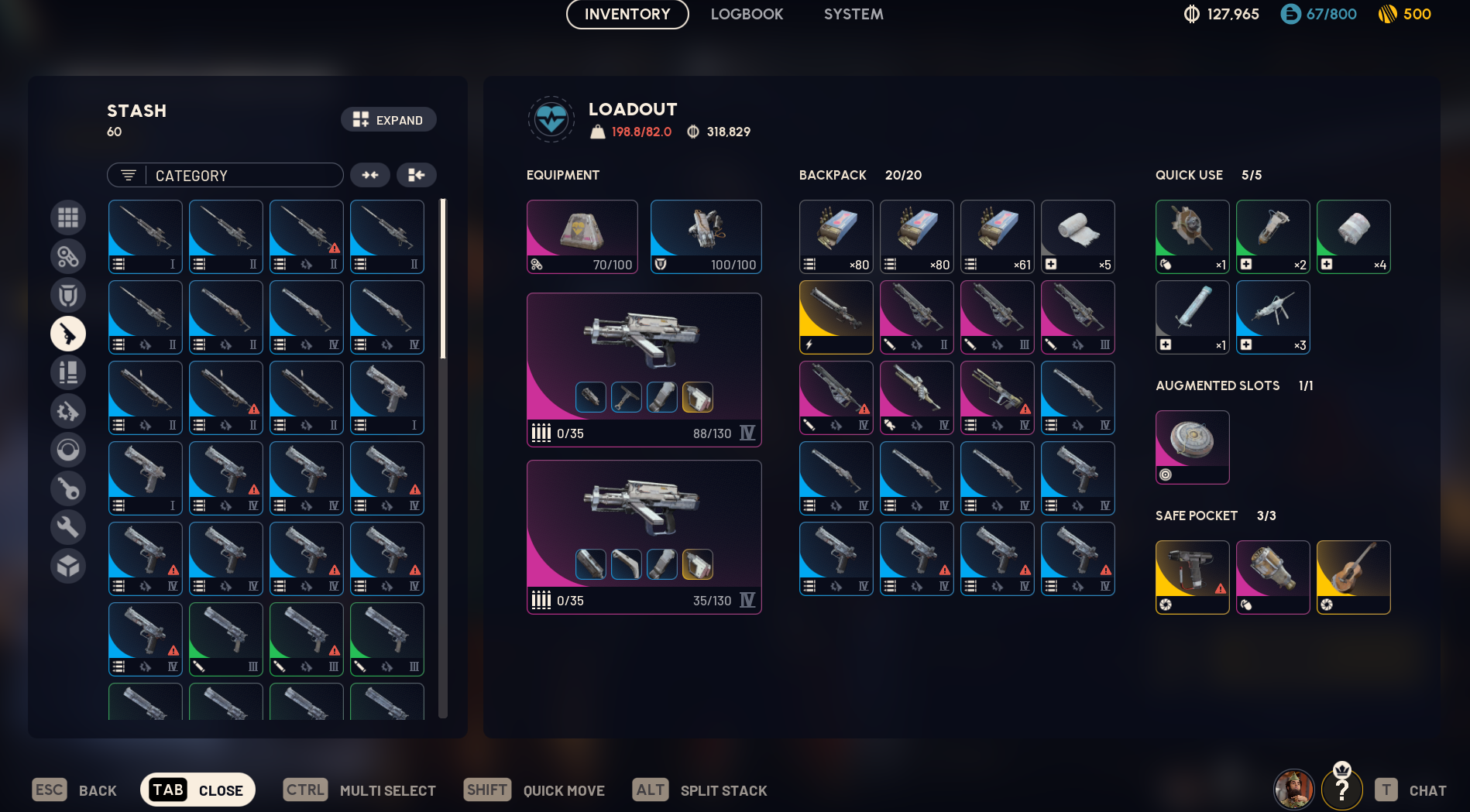Click the wrench tools category icon
The image size is (1470, 812).
68,527
